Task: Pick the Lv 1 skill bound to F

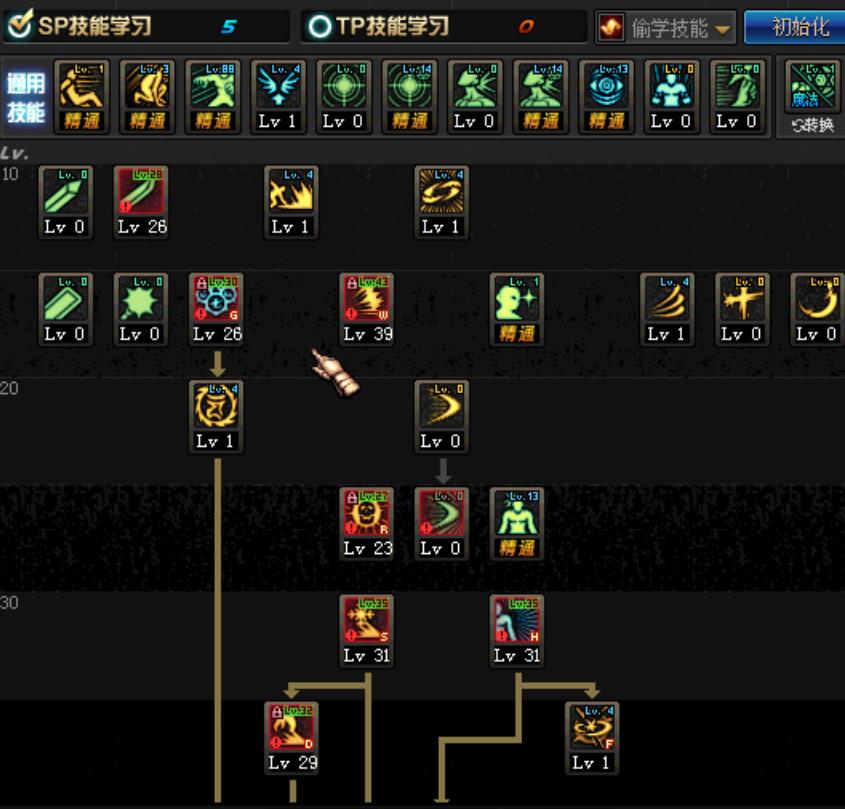Action: click(x=591, y=728)
